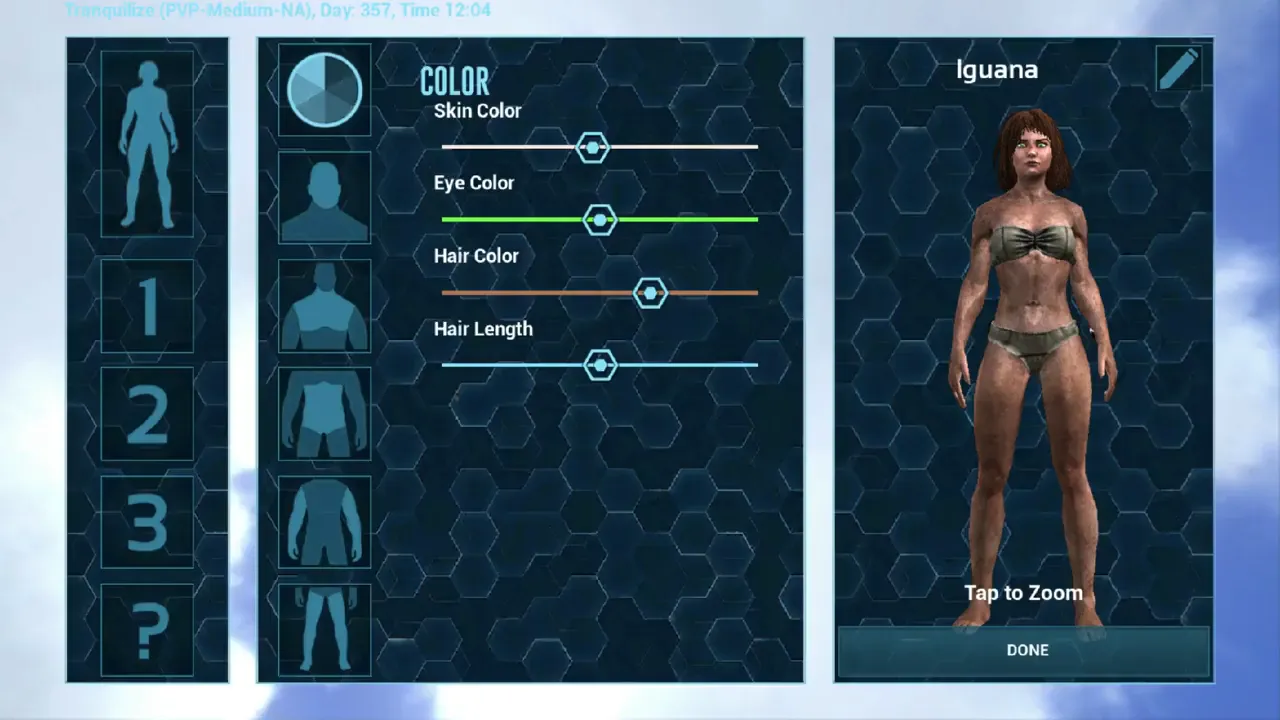The width and height of the screenshot is (1280, 720).
Task: Choose preset slot number 2
Action: pos(147,414)
